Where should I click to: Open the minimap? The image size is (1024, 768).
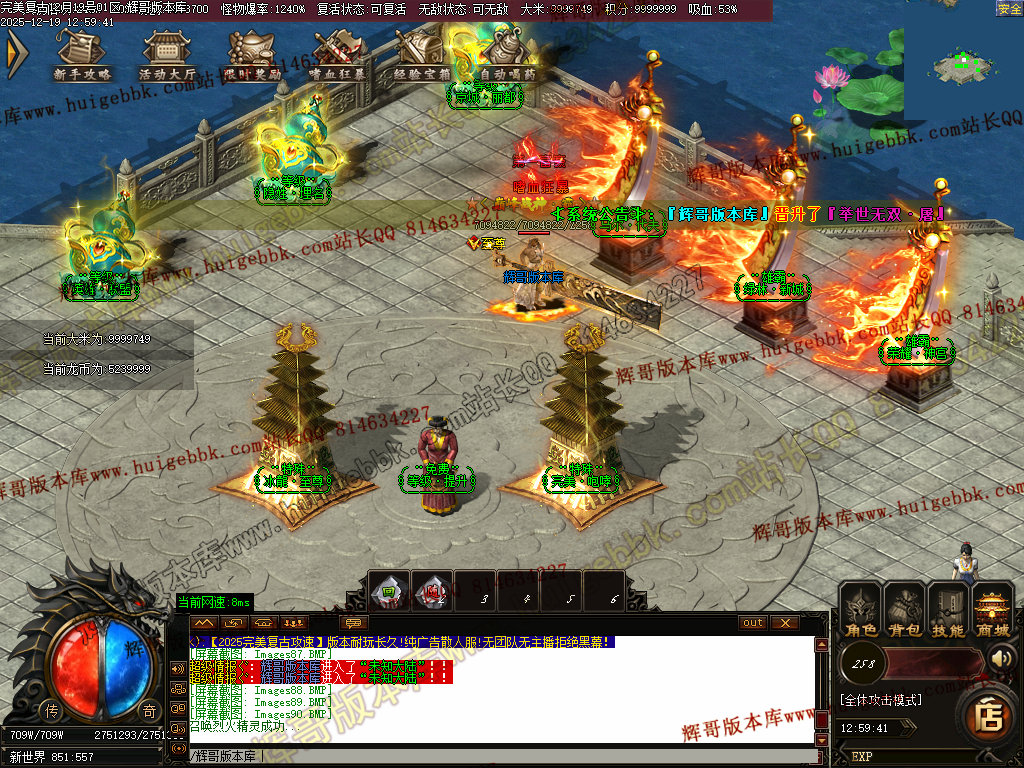(x=962, y=62)
